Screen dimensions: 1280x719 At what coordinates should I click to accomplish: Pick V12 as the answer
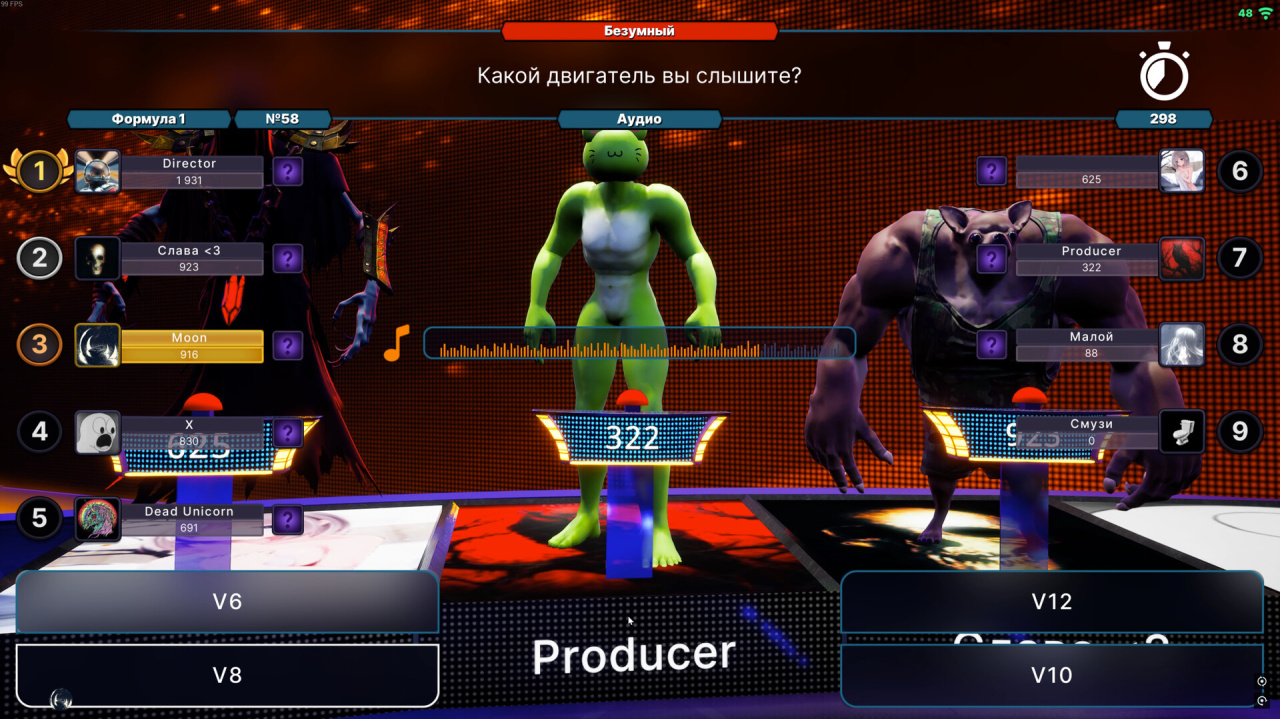coord(1051,602)
